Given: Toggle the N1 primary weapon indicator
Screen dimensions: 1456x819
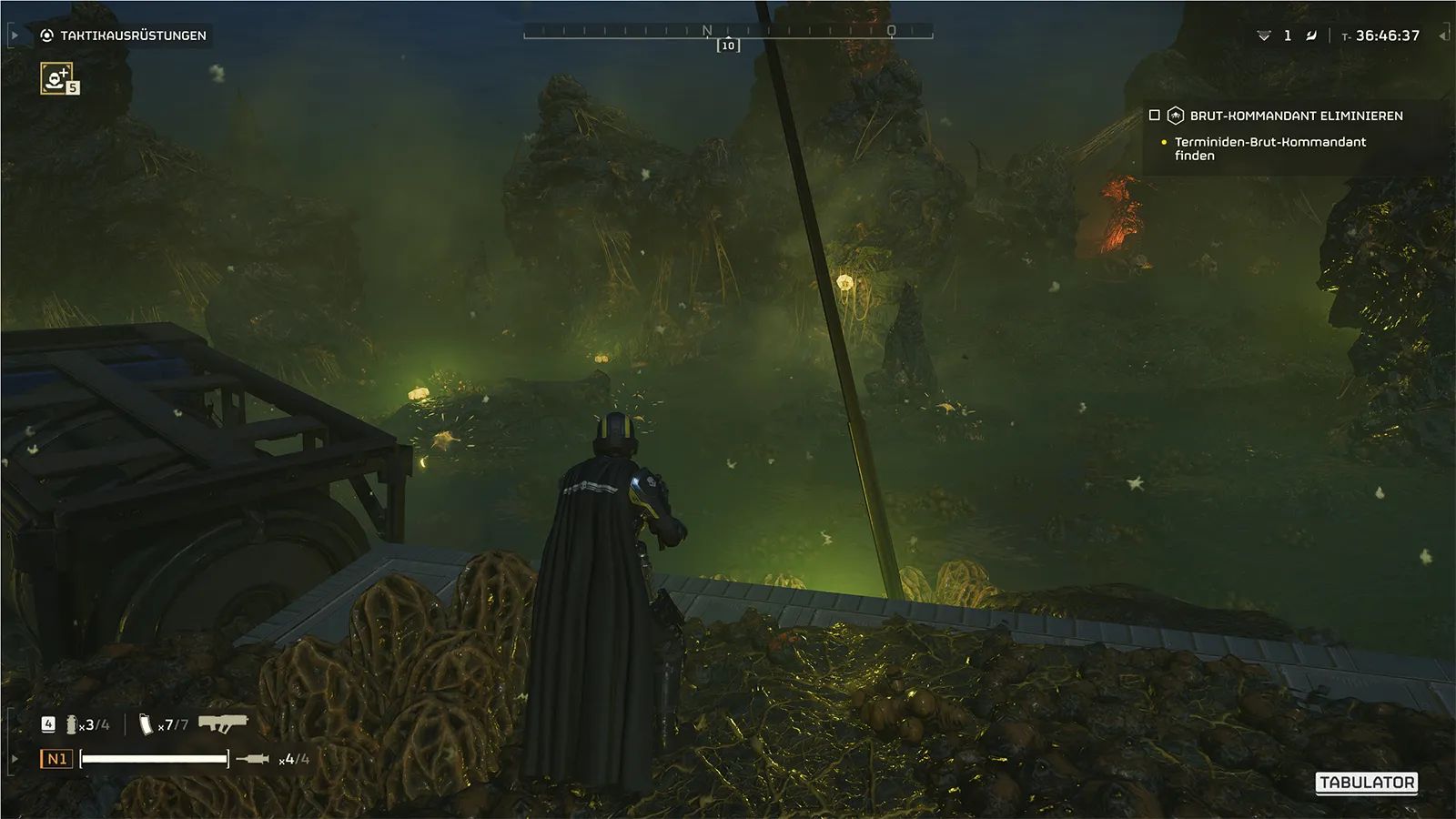Looking at the screenshot, I should [x=56, y=757].
